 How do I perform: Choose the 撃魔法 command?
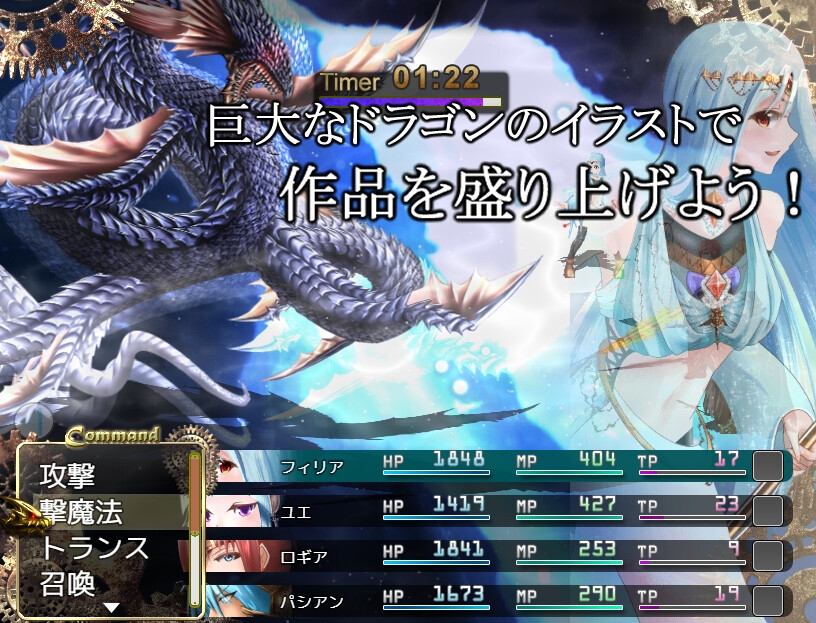coord(82,513)
